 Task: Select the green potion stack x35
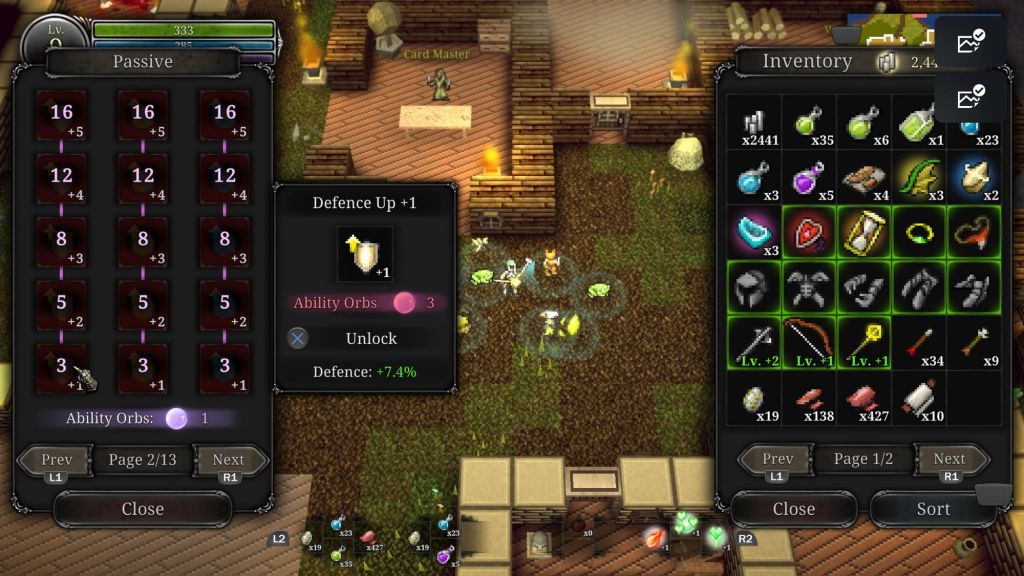tap(808, 123)
